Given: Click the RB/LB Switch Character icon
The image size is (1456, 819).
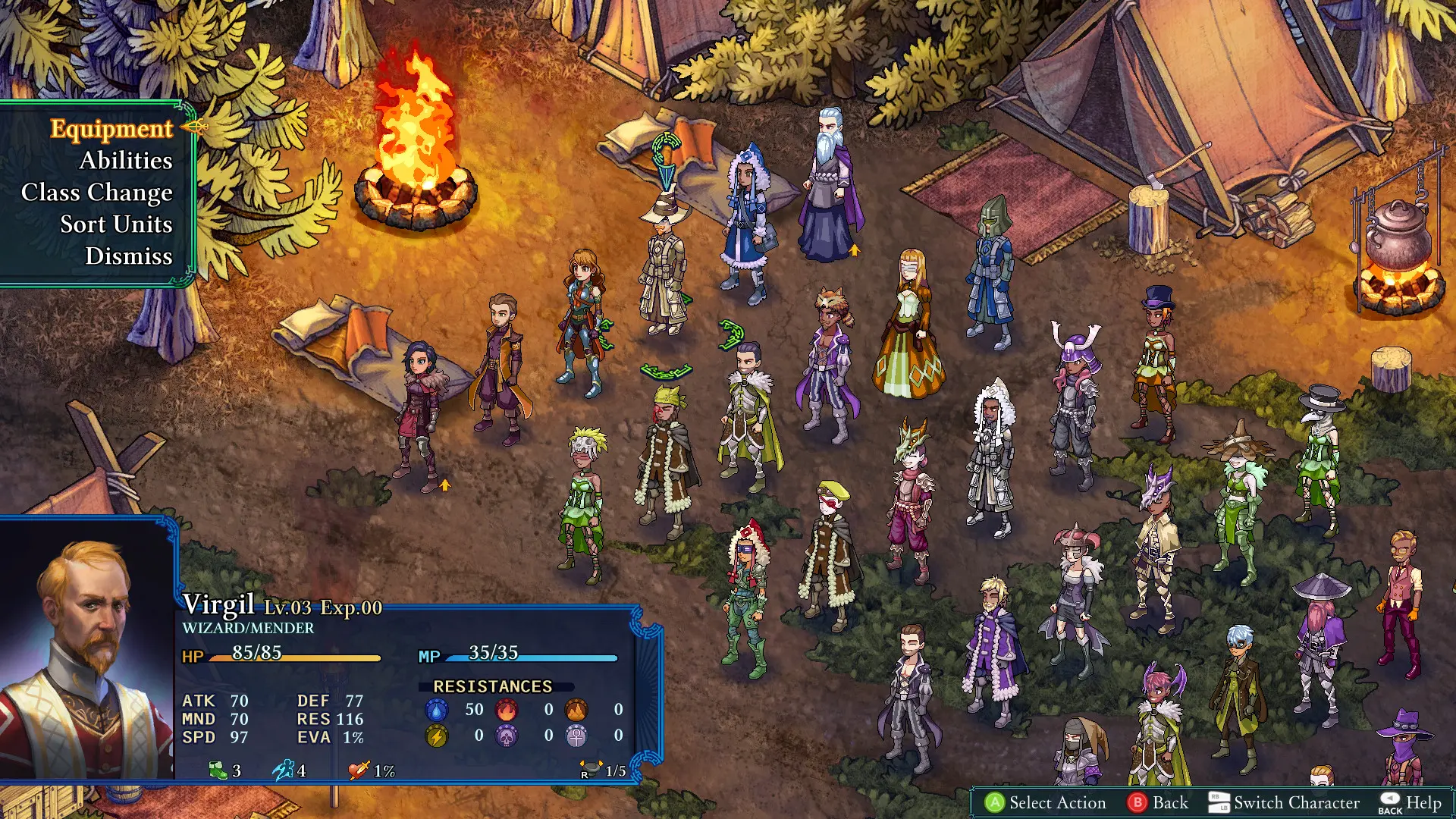Looking at the screenshot, I should [x=1220, y=802].
